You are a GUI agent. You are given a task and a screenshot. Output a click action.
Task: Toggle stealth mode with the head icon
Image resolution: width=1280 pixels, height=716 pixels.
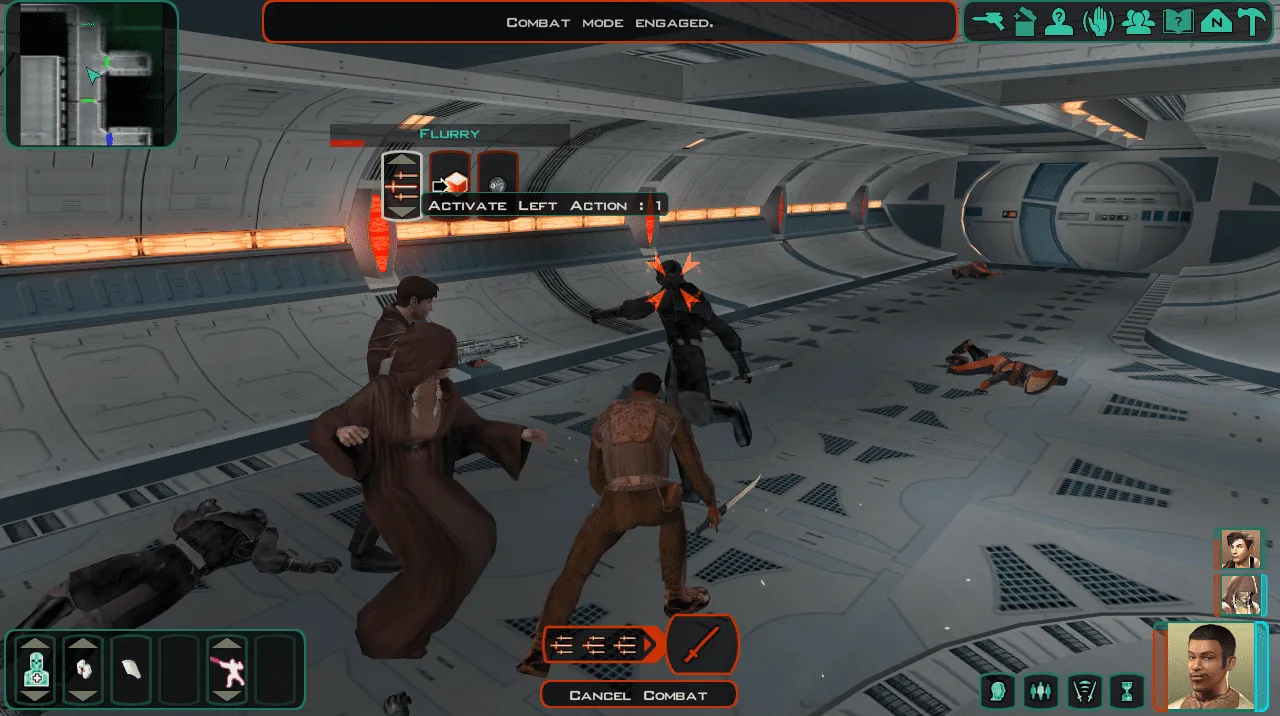[x=998, y=690]
